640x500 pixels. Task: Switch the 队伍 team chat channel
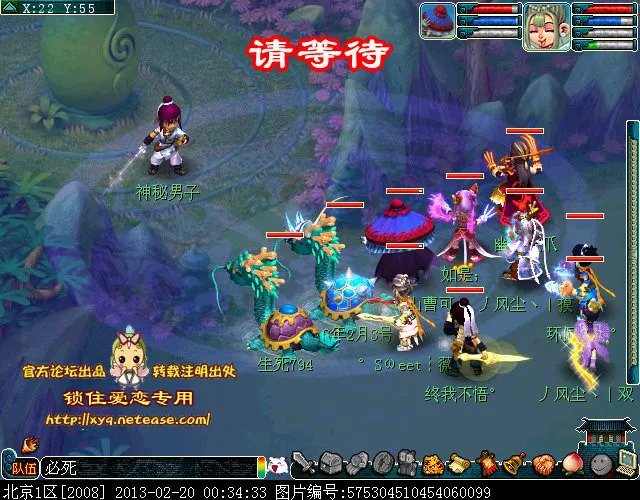coord(22,467)
